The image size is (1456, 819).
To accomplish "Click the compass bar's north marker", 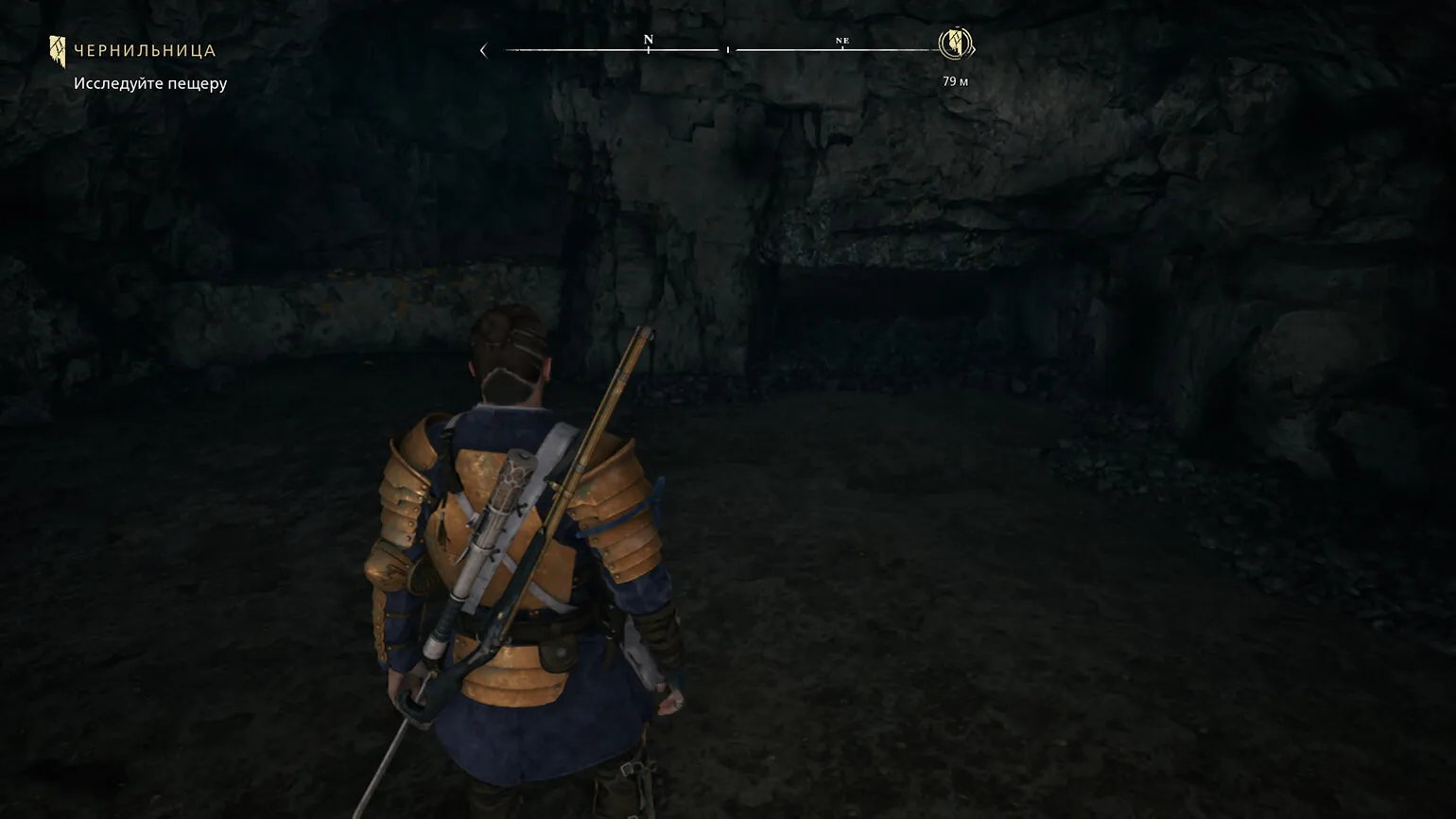I will point(649,41).
